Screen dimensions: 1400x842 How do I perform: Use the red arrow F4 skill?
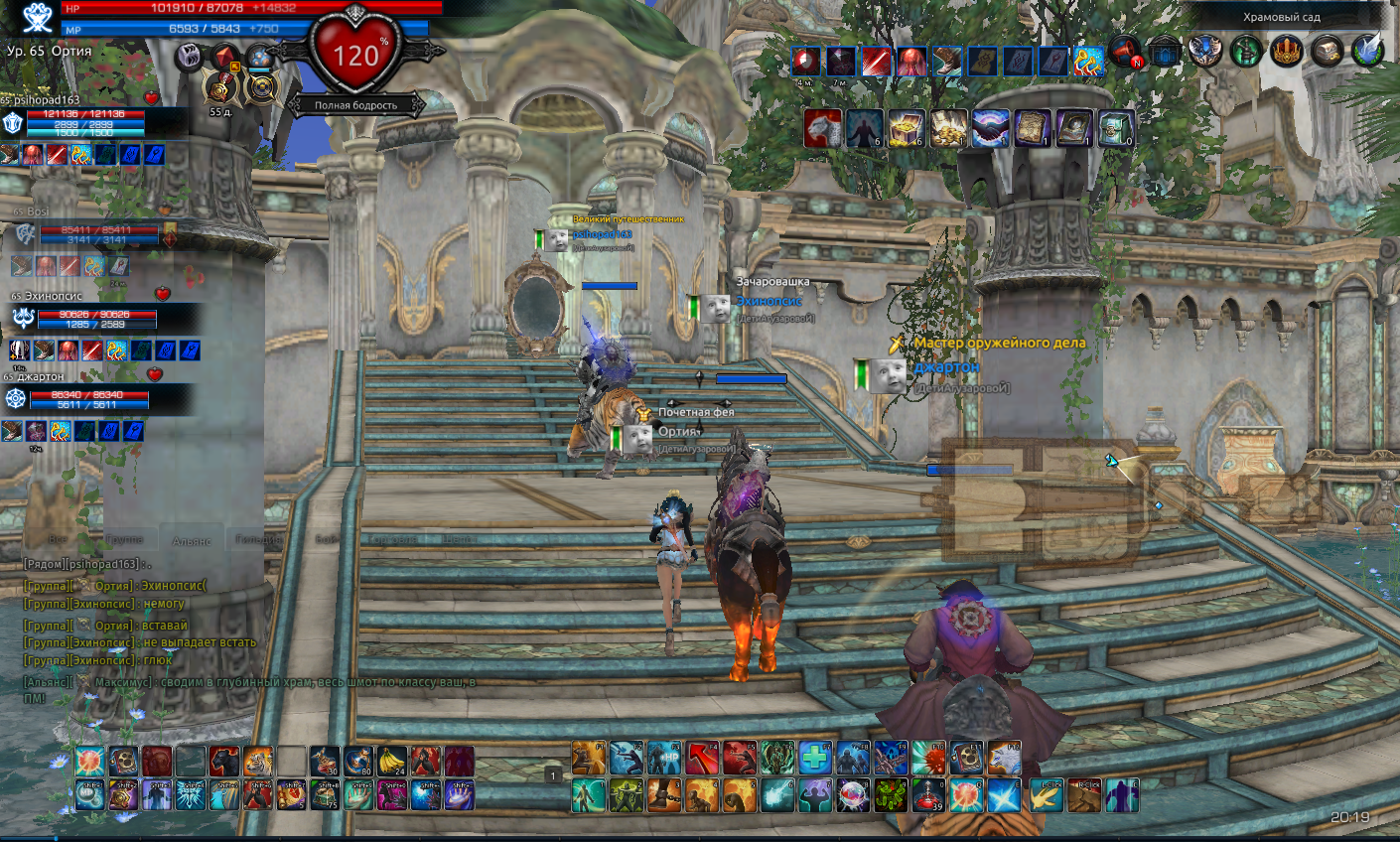click(702, 759)
